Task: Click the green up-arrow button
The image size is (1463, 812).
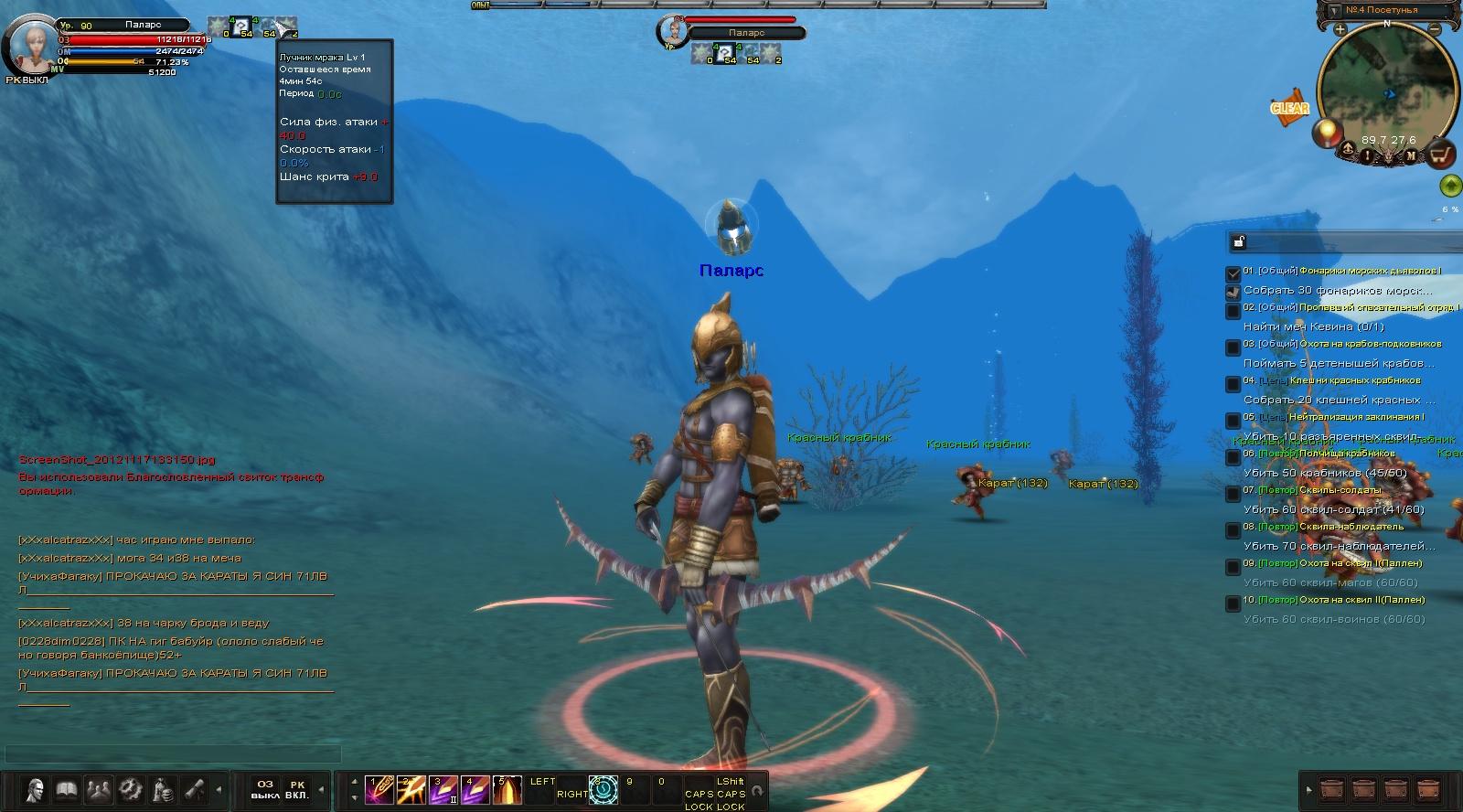Action: (1449, 187)
